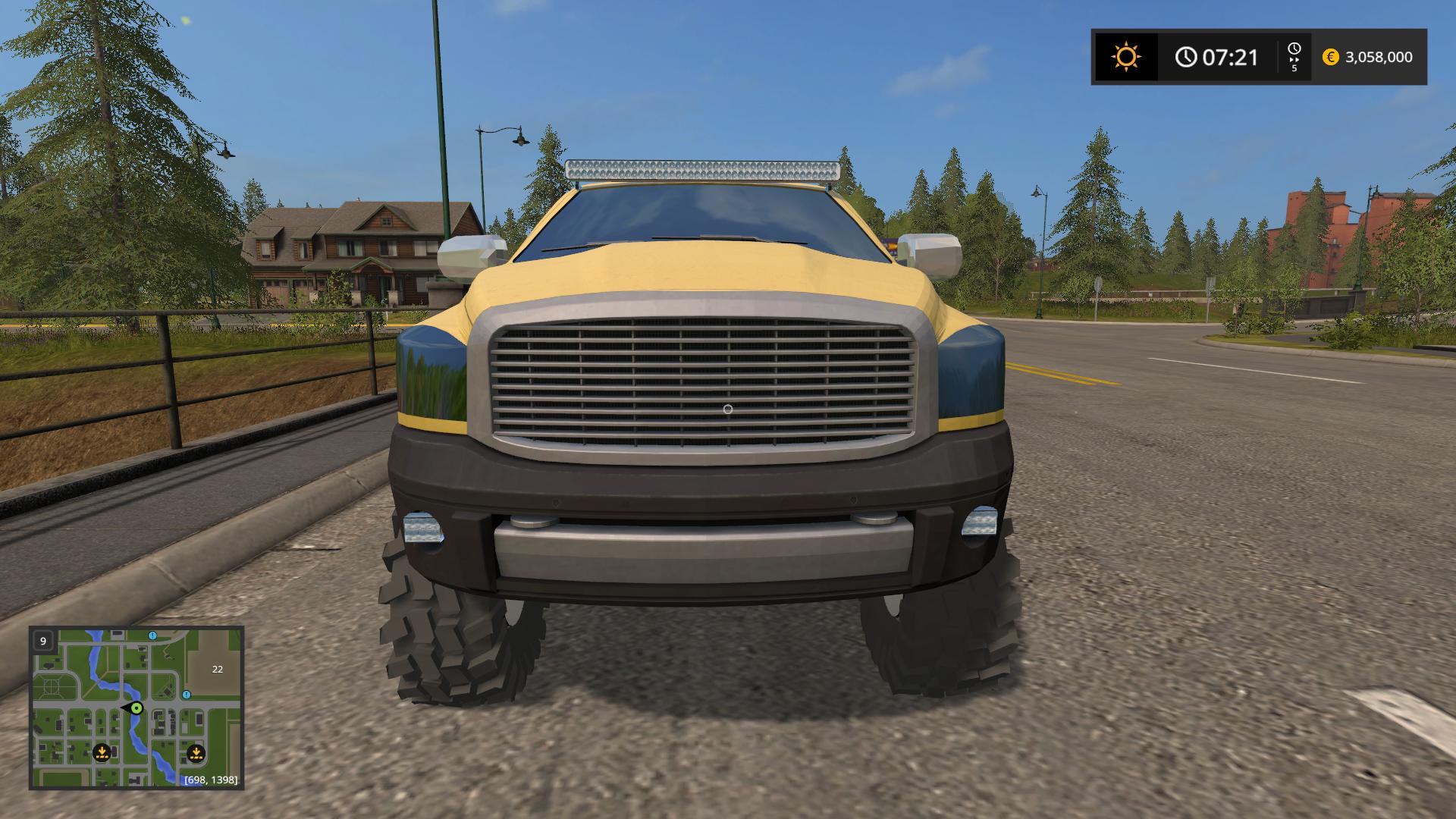
Task: Click the sun weather icon
Action: coord(1125,57)
